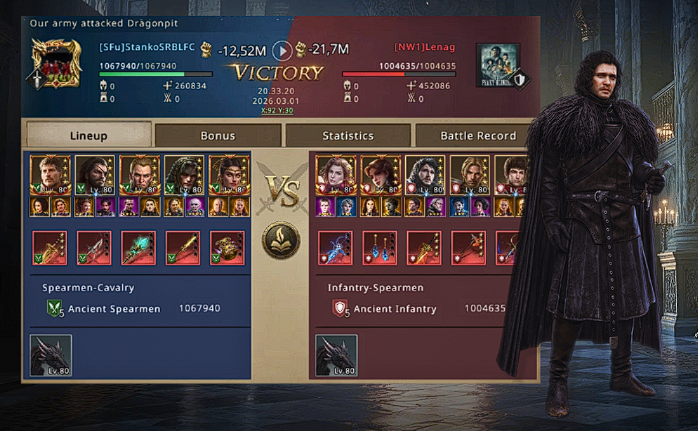Inspect the defender's first commander portrait
Viewport: 698px width, 431px height.
pyautogui.click(x=334, y=174)
